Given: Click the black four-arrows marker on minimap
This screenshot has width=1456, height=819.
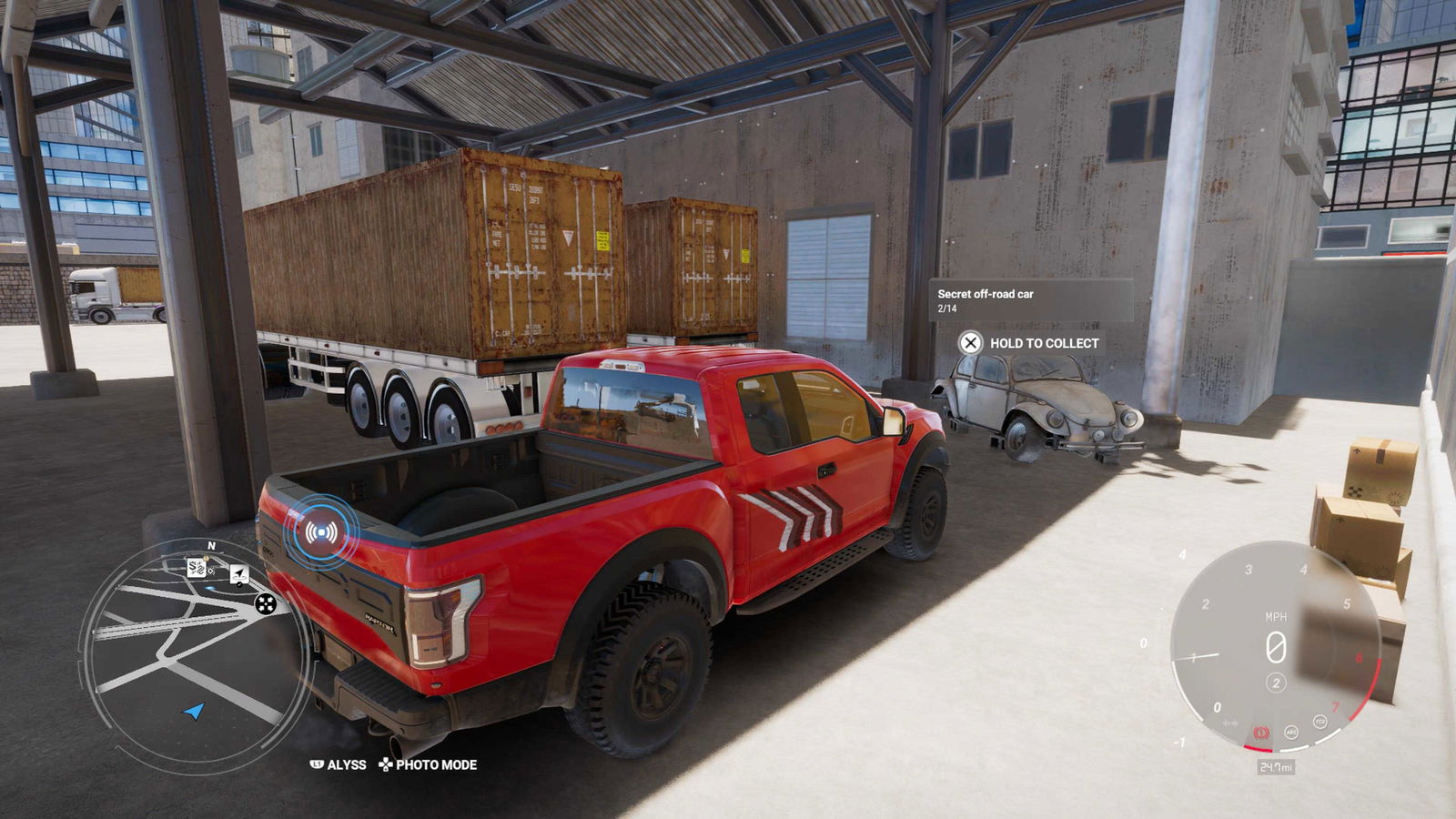Looking at the screenshot, I should coord(266,603).
